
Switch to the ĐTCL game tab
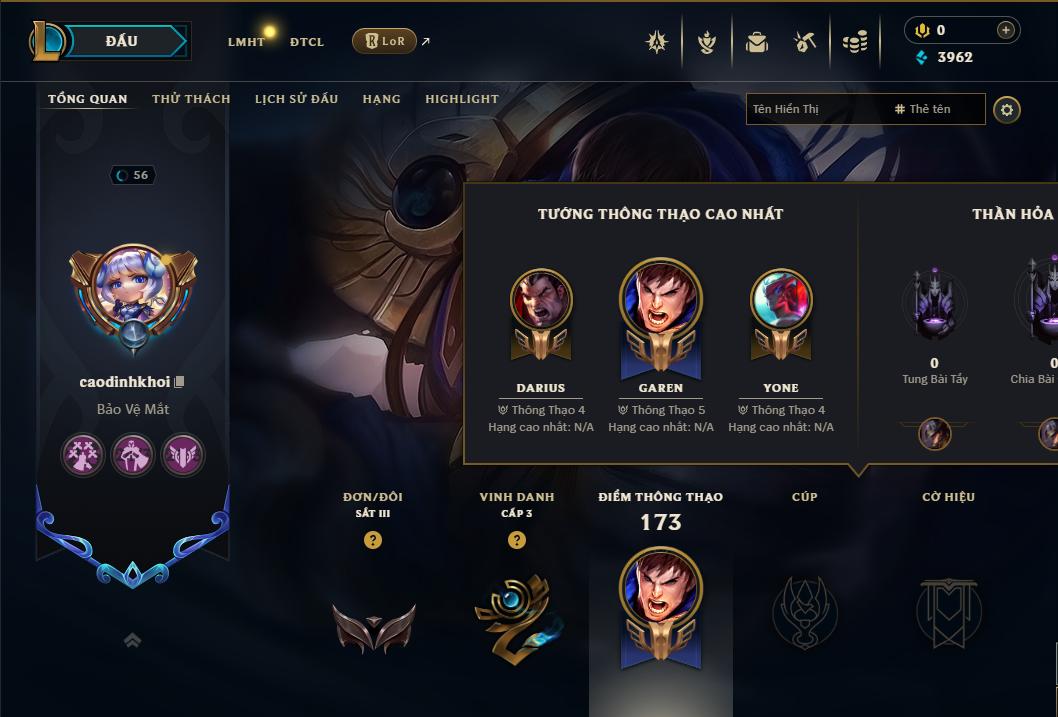coord(307,42)
